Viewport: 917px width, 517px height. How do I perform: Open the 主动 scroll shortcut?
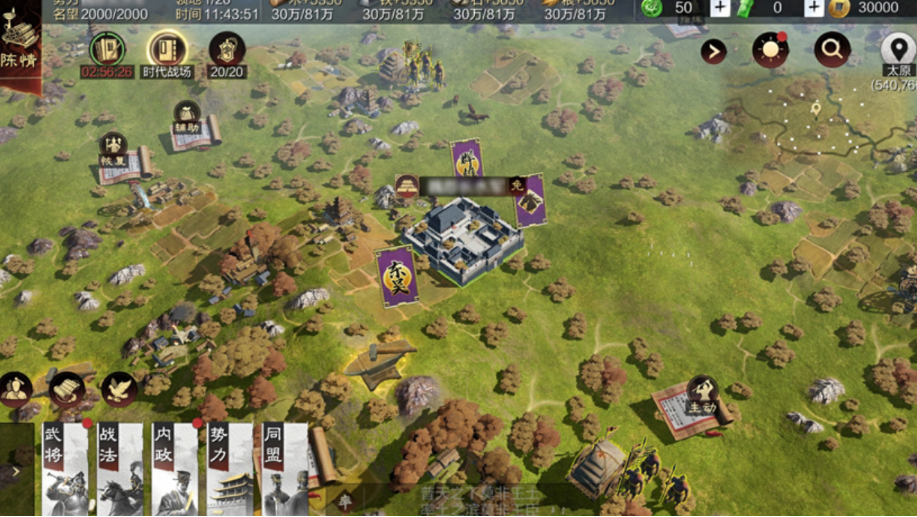pyautogui.click(x=697, y=402)
